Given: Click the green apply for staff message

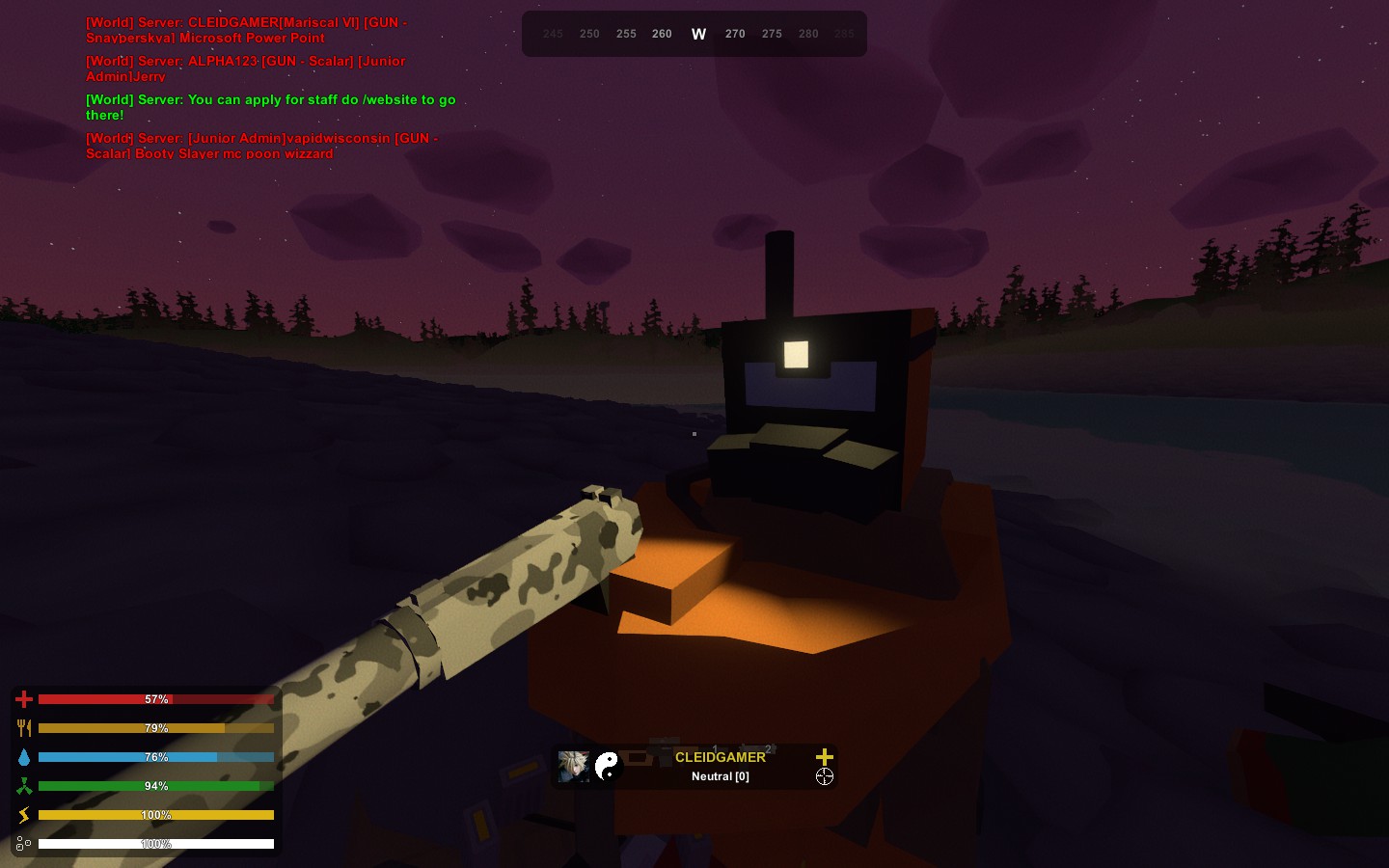Looking at the screenshot, I should (x=270, y=107).
